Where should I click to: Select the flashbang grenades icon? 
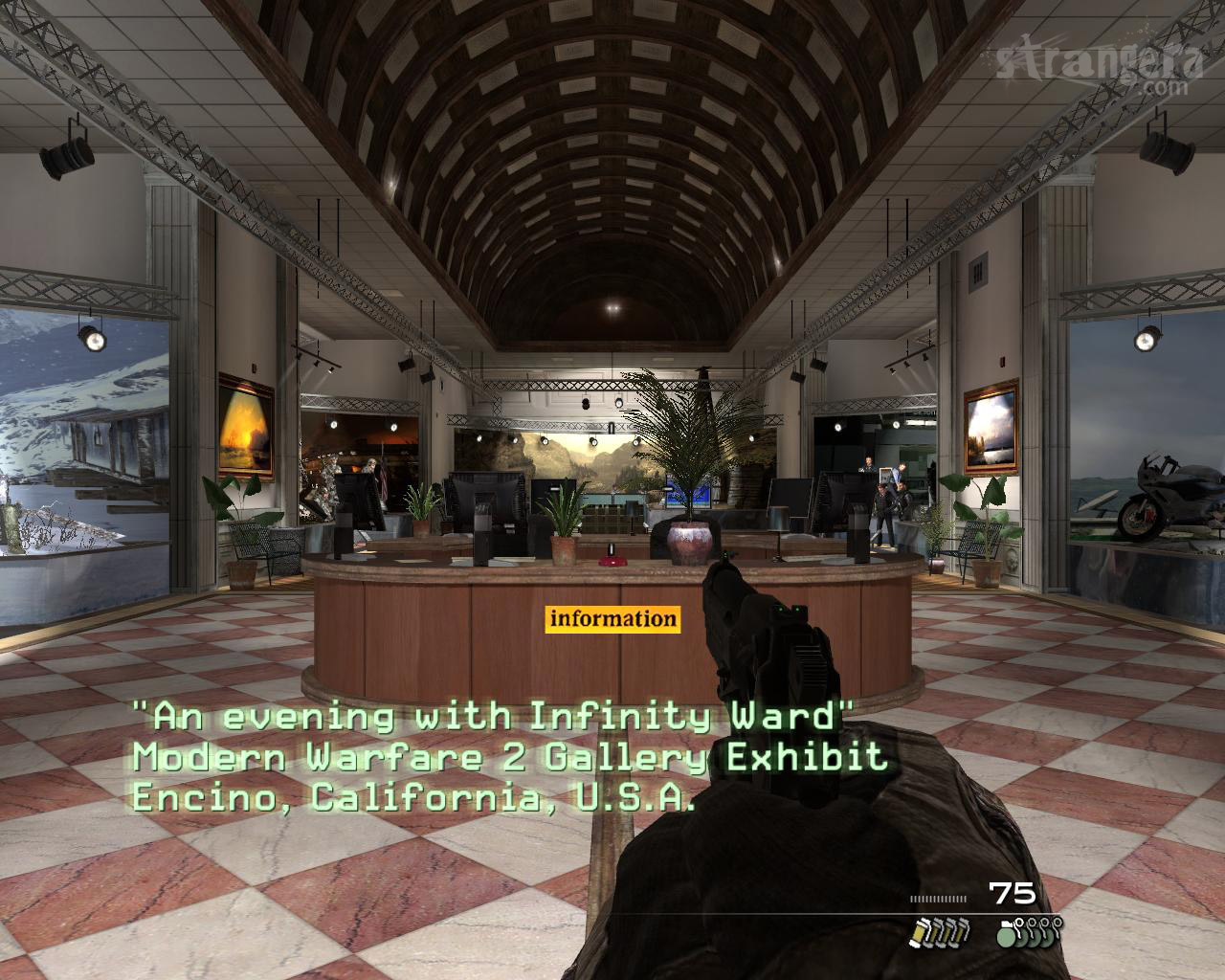pyautogui.click(x=938, y=930)
